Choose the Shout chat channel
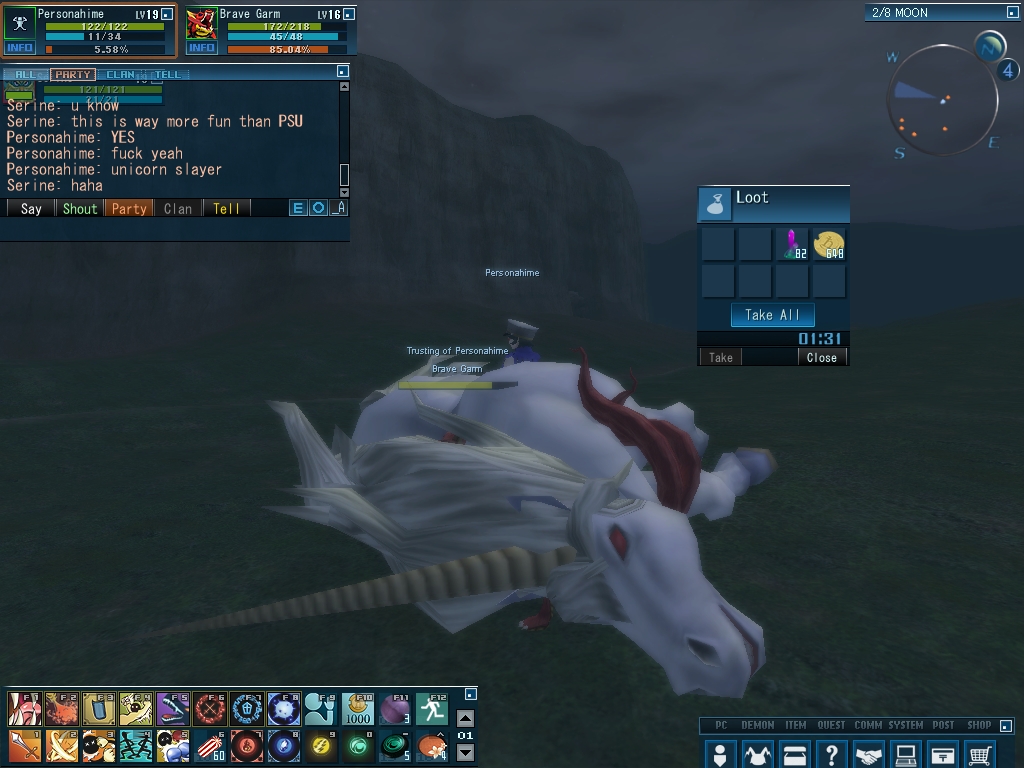Viewport: 1024px width, 768px height. 80,208
